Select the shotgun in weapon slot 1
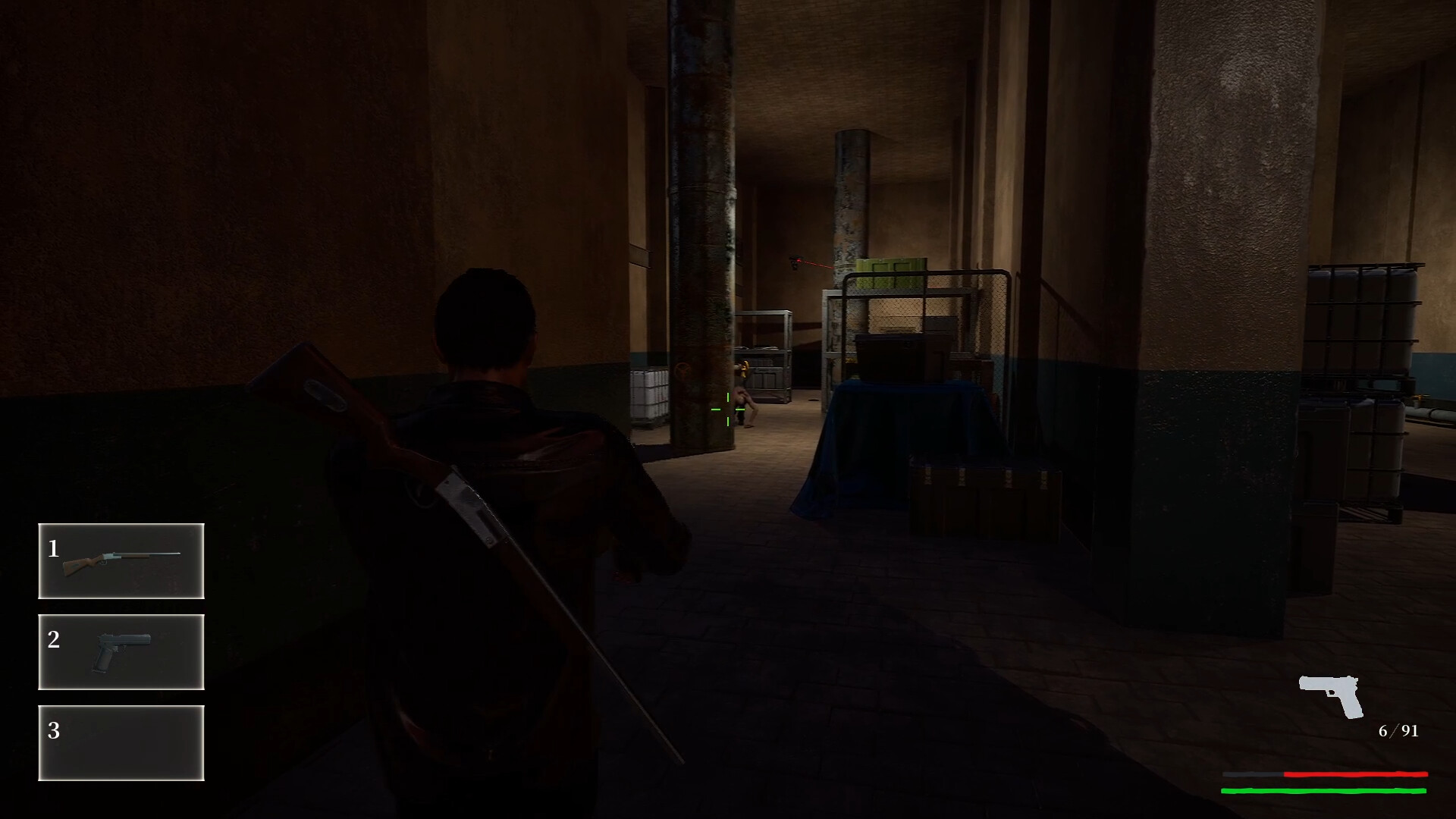Viewport: 1456px width, 819px height. [x=121, y=561]
